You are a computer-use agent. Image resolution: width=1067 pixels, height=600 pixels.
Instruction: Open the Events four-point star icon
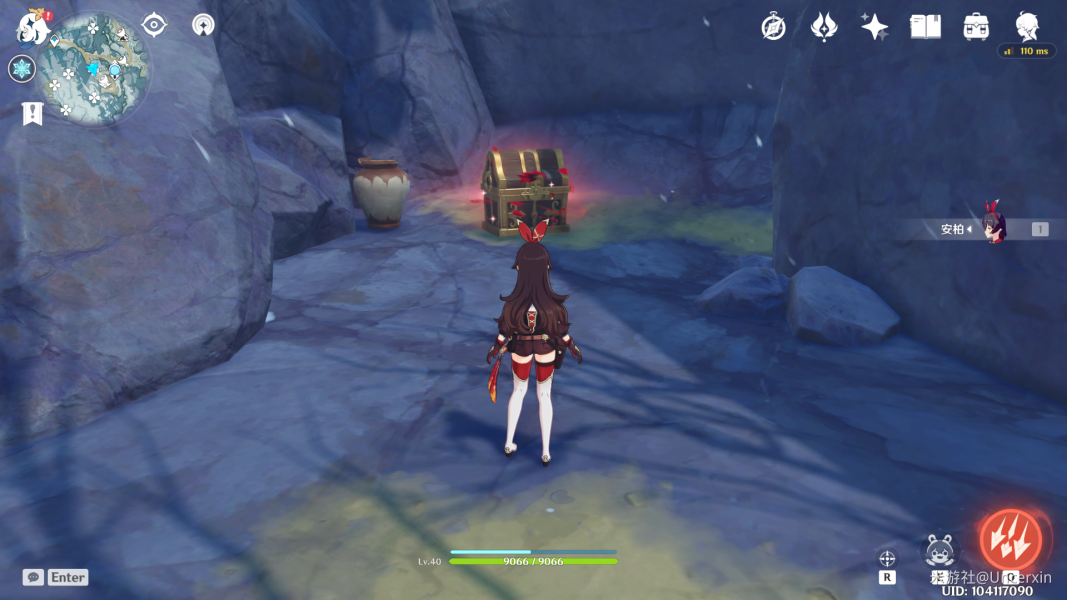click(875, 27)
